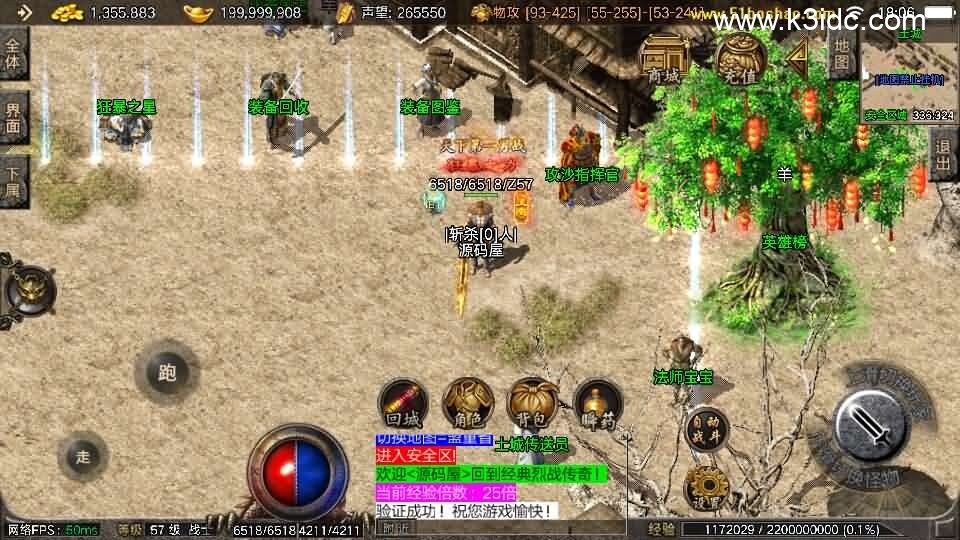Use the 回城 return-to-town scroll
960x540 pixels.
[x=403, y=404]
